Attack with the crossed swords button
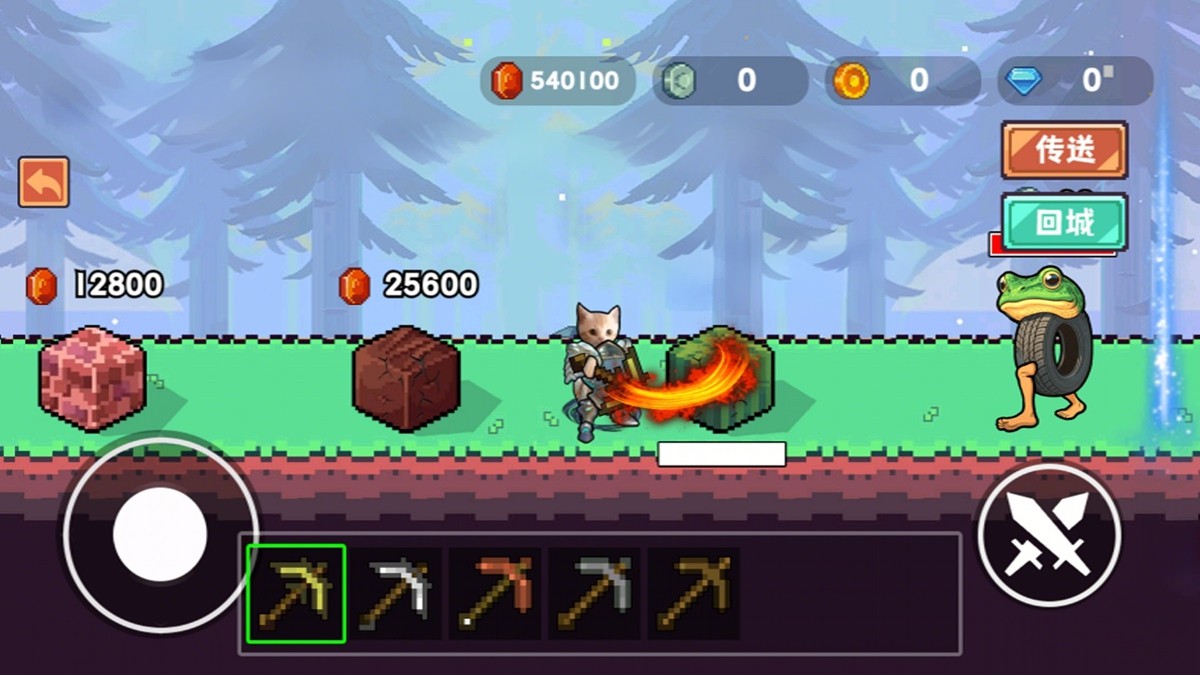The width and height of the screenshot is (1200, 675). pos(1049,535)
